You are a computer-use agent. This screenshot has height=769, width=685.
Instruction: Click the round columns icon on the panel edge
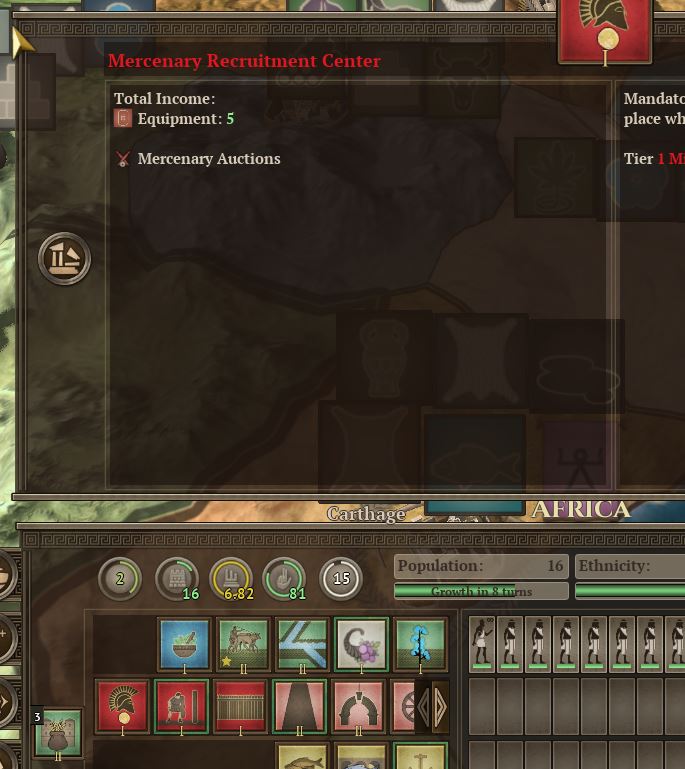65,259
